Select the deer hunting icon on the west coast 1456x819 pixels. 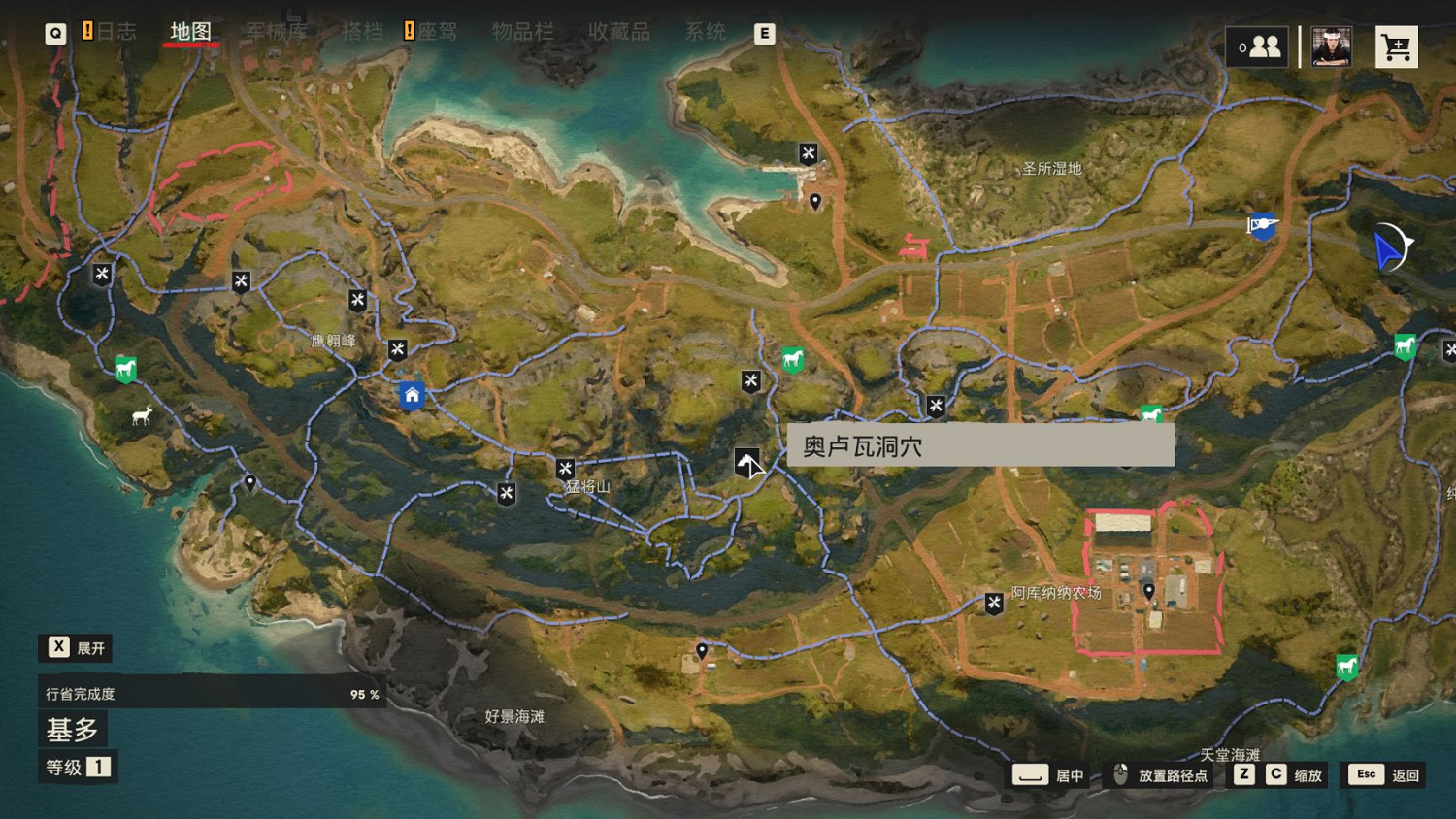(x=141, y=415)
